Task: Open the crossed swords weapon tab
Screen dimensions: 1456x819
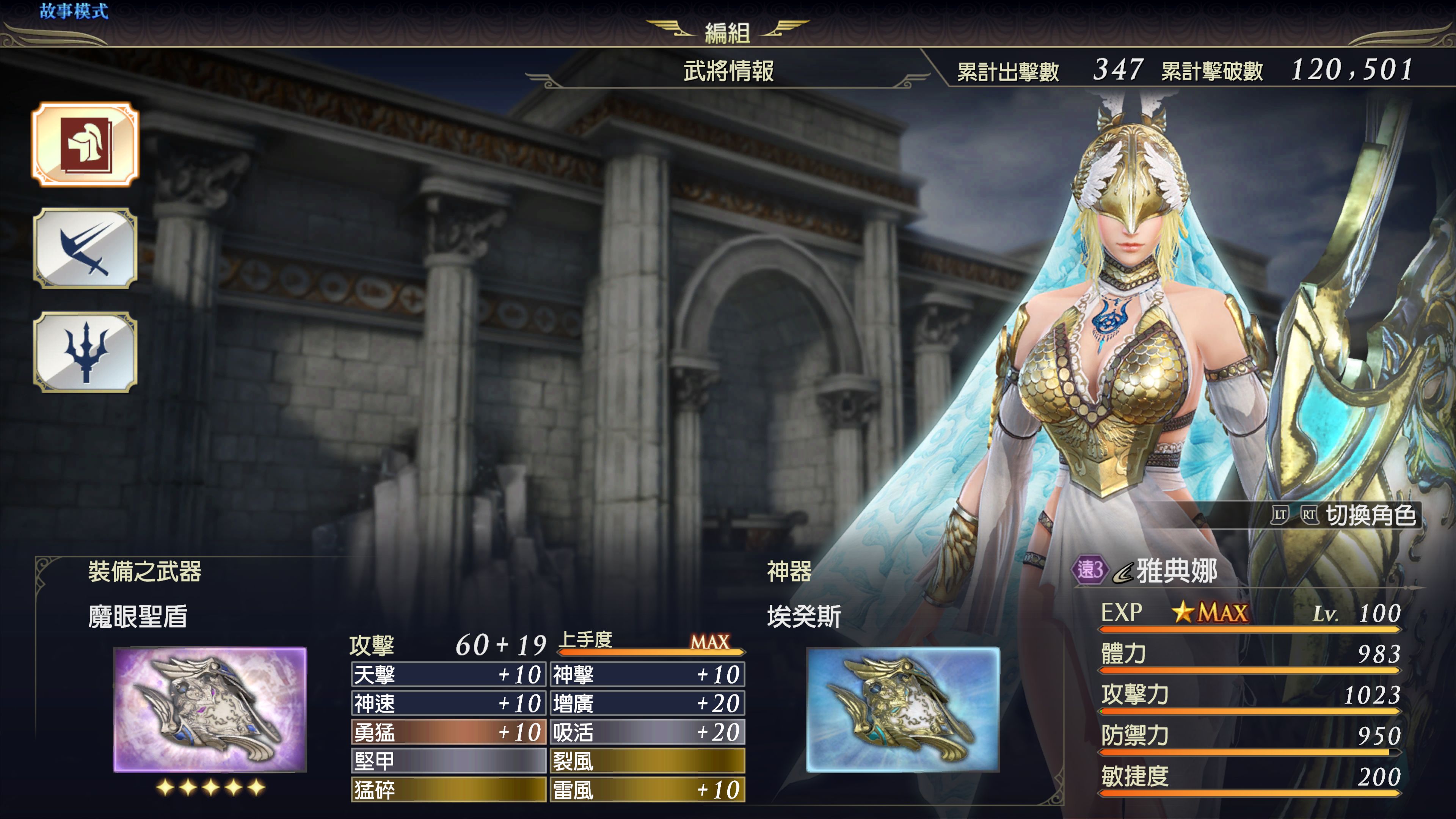Action: click(x=85, y=248)
